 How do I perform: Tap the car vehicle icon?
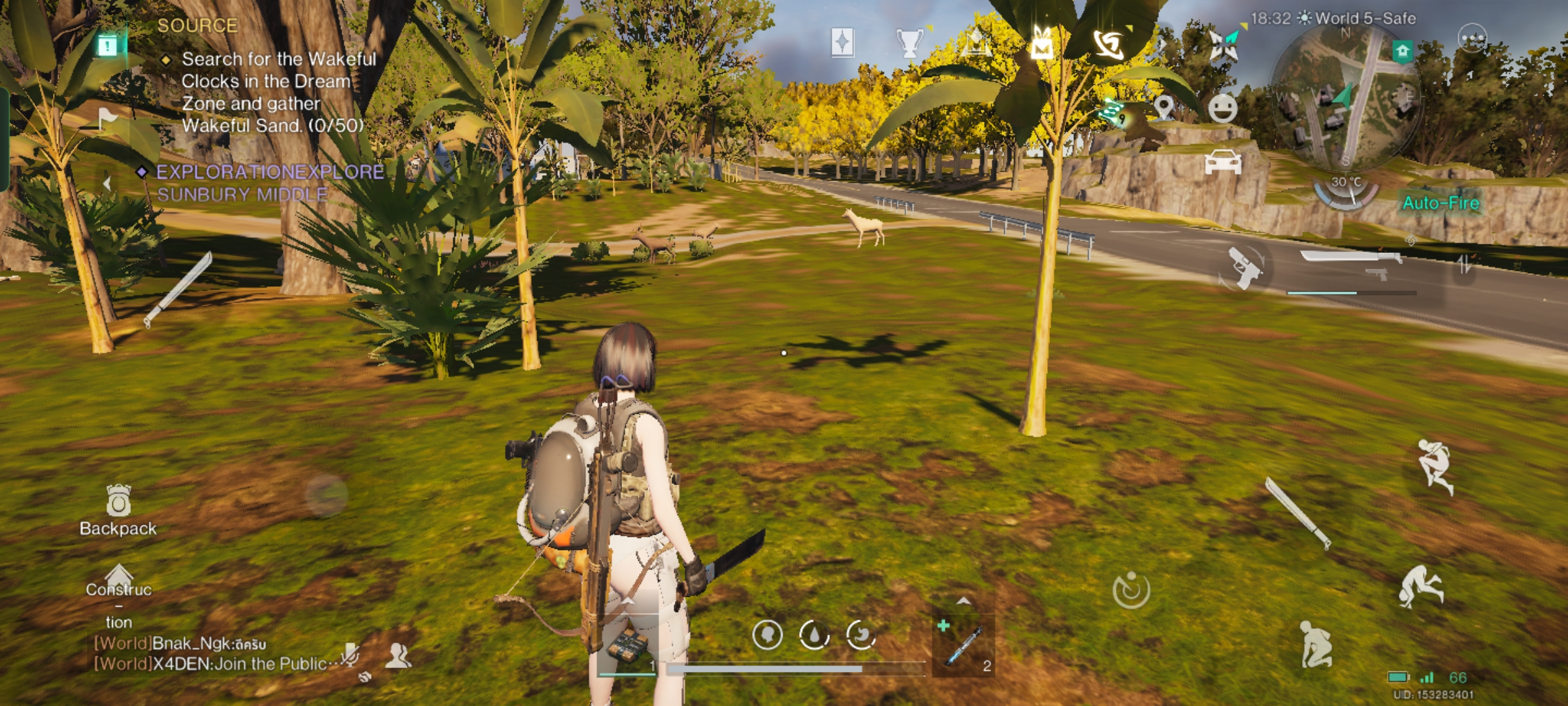[1222, 161]
